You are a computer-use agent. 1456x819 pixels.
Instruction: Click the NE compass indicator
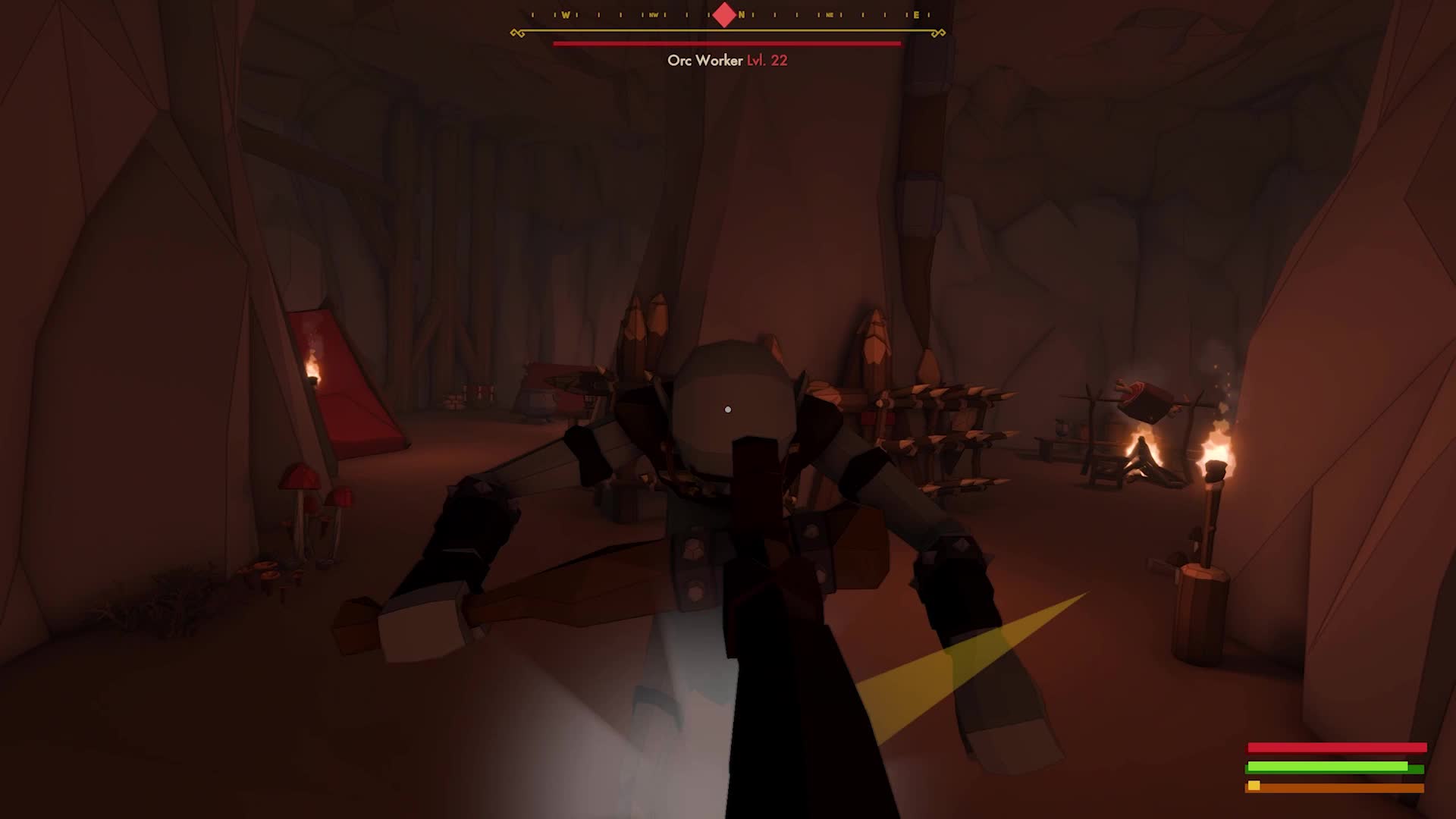[x=829, y=15]
